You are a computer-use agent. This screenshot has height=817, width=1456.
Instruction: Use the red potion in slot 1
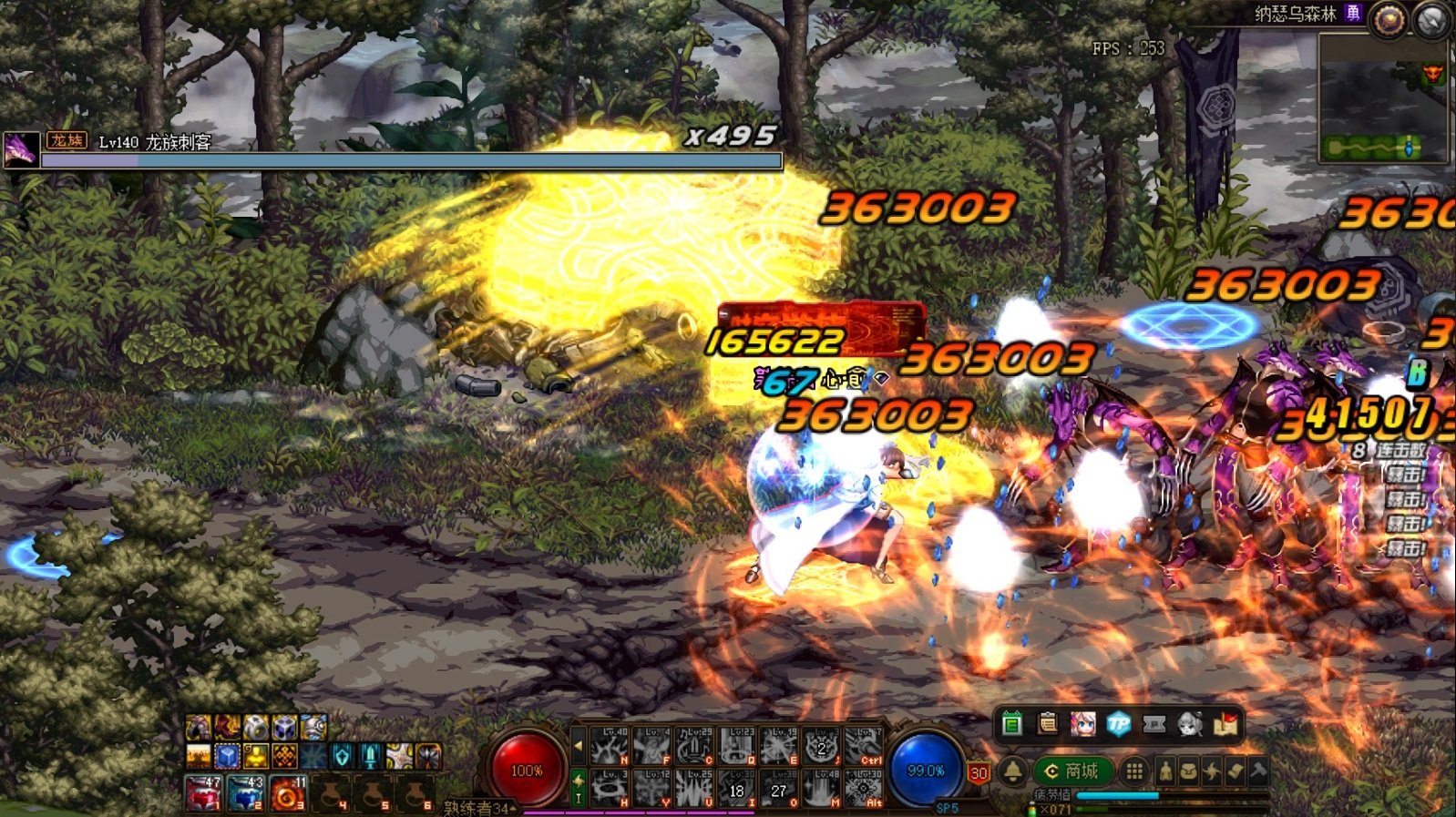(203, 793)
